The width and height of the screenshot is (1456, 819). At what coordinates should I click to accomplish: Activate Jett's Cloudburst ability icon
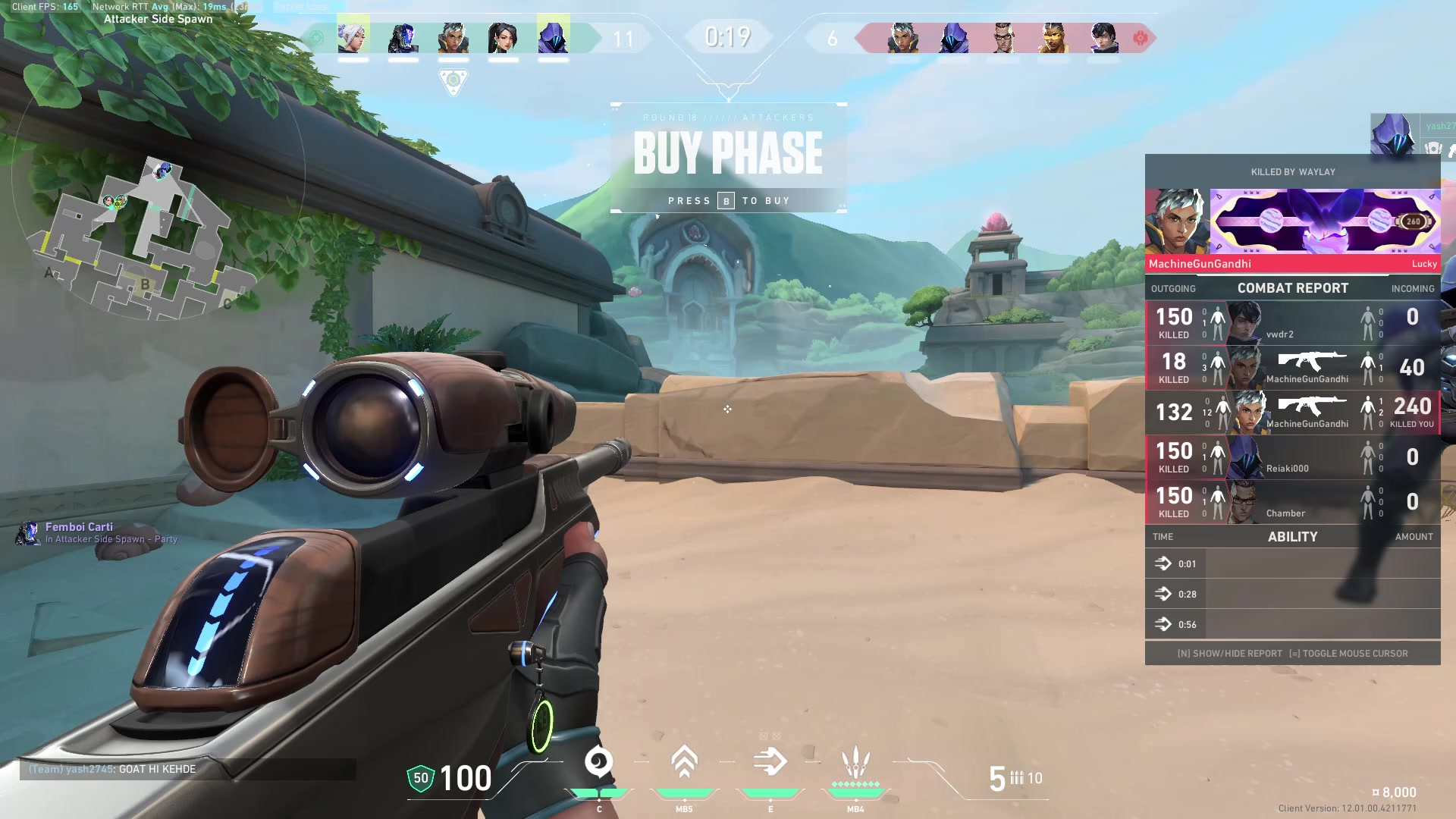pyautogui.click(x=598, y=763)
